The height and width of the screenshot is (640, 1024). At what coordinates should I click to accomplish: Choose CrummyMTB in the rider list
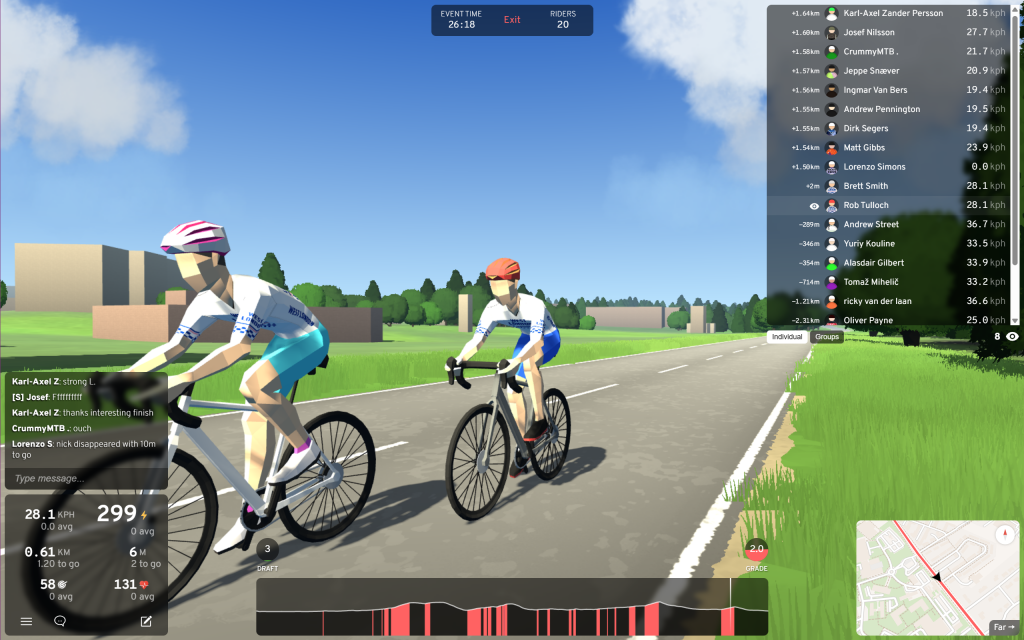871,51
